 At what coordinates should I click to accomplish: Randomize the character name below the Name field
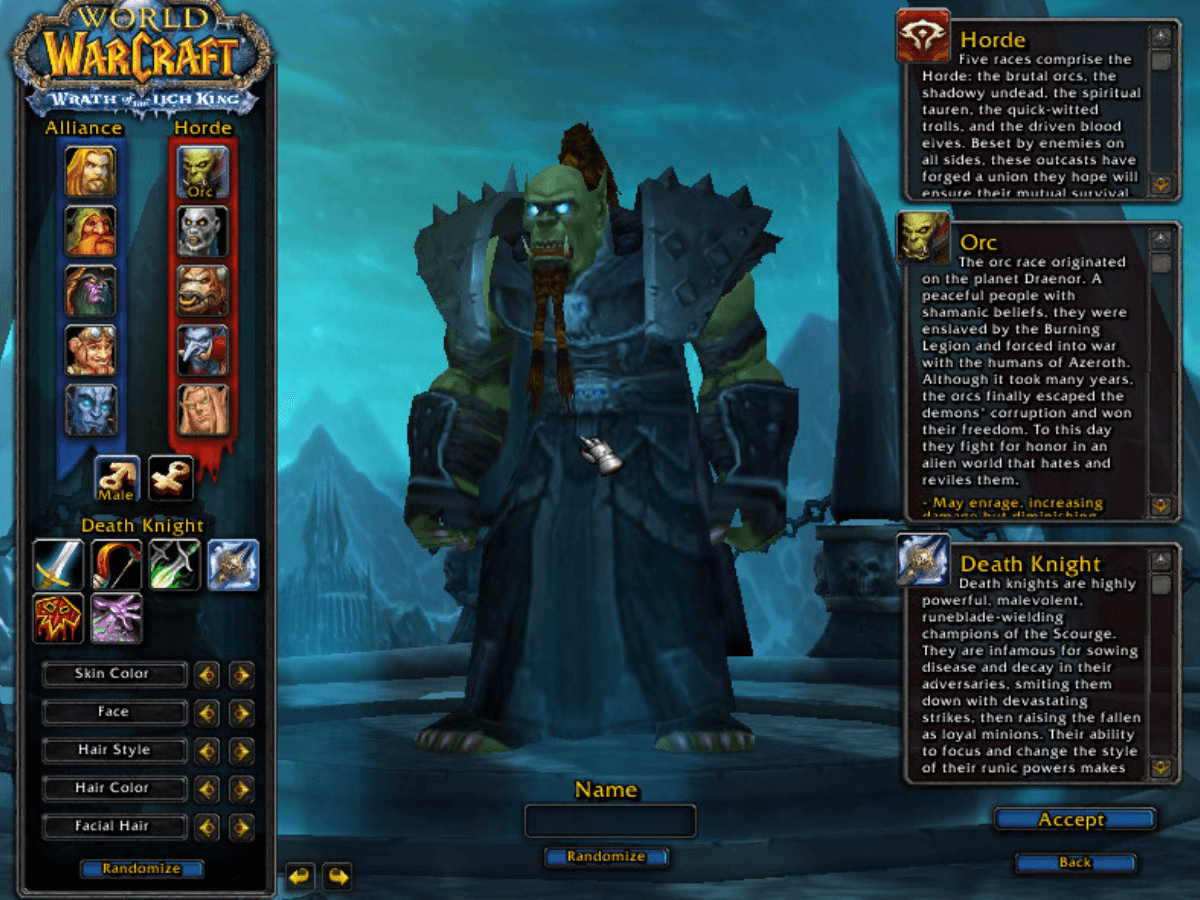click(x=606, y=857)
